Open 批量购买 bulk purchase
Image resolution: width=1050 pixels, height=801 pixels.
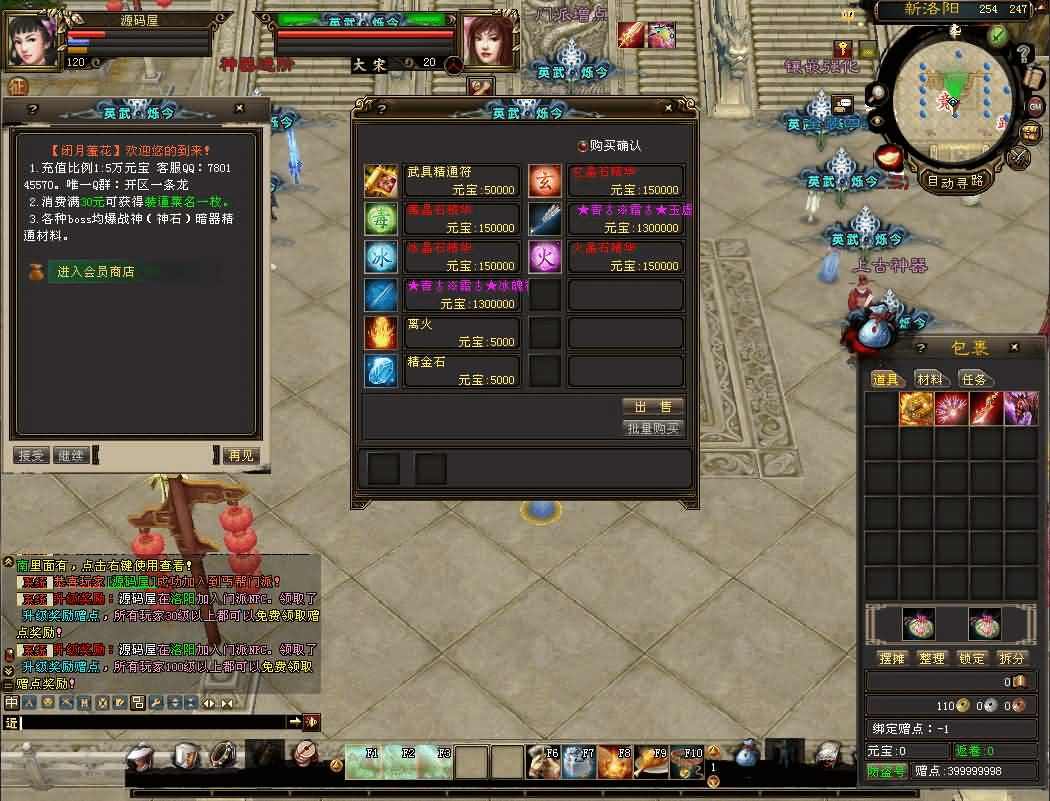coord(653,428)
